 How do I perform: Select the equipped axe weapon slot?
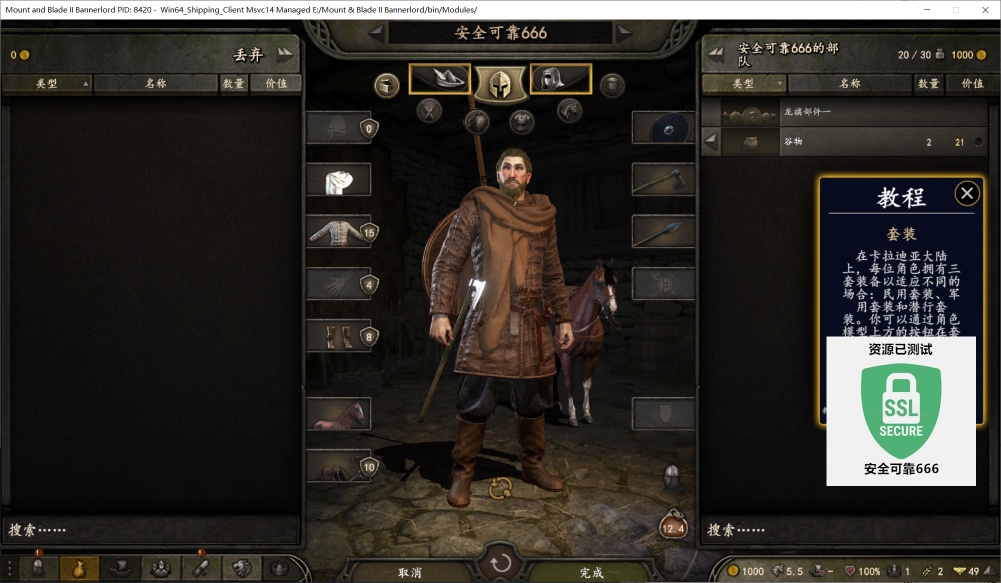pos(663,180)
